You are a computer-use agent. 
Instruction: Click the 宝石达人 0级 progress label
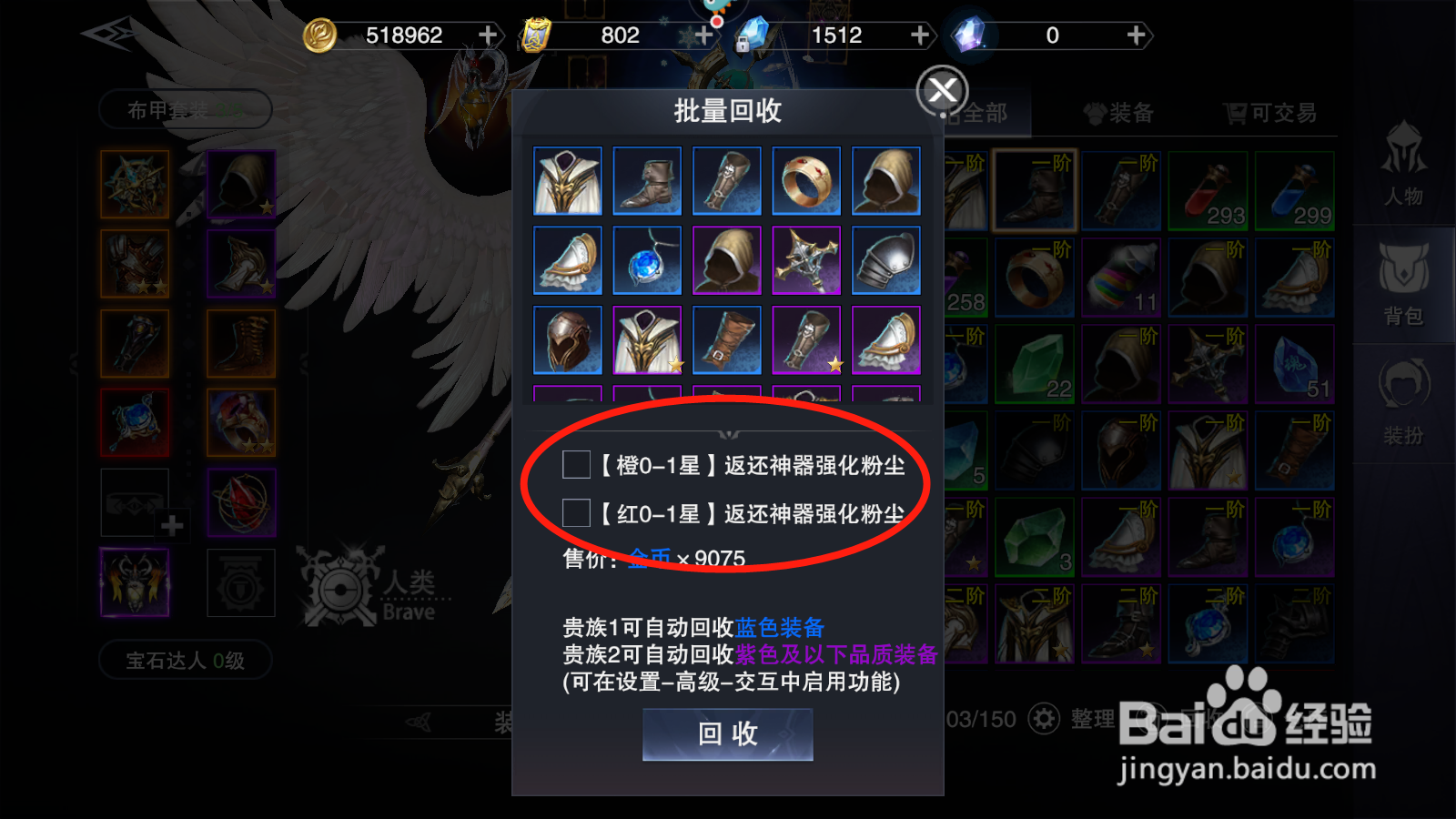184,661
